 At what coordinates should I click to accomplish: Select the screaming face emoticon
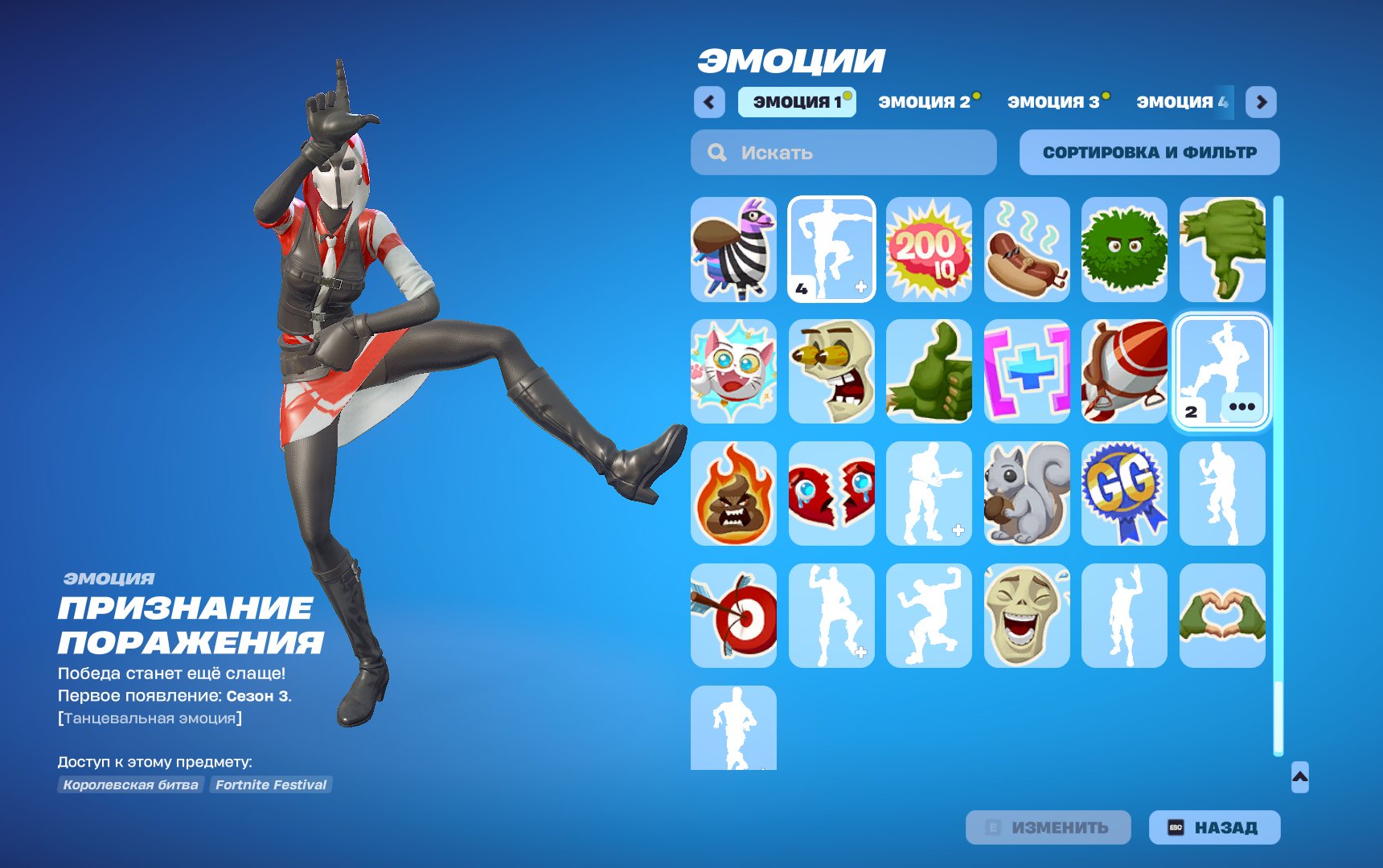coord(831,371)
